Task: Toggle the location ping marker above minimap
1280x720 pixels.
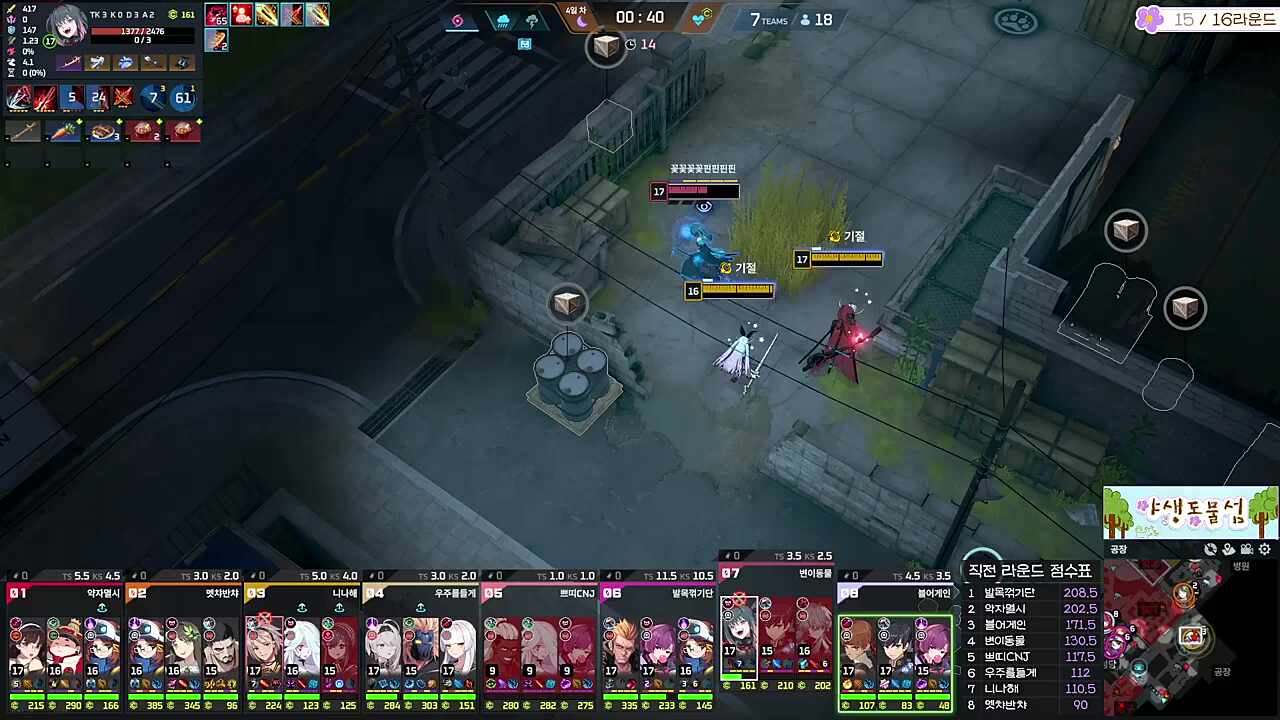Action: click(1228, 549)
